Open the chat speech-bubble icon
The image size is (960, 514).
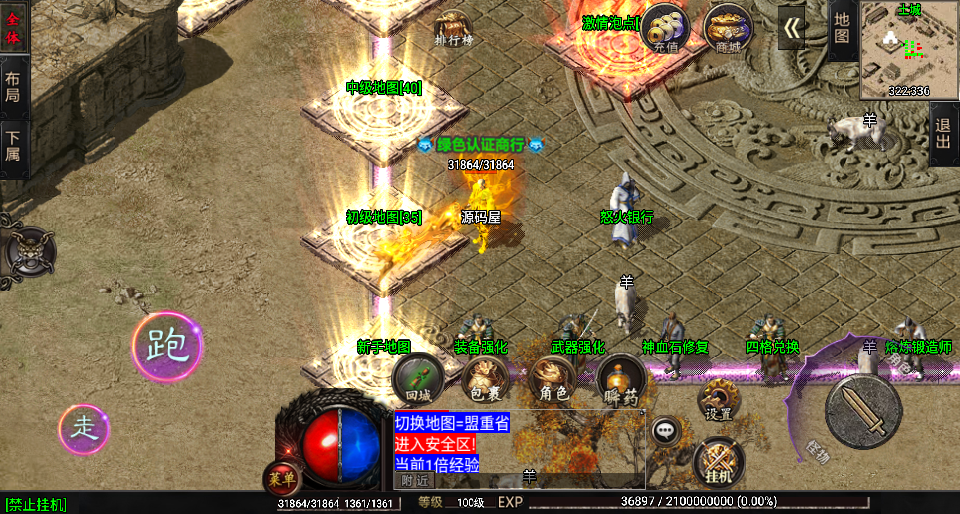[x=664, y=432]
